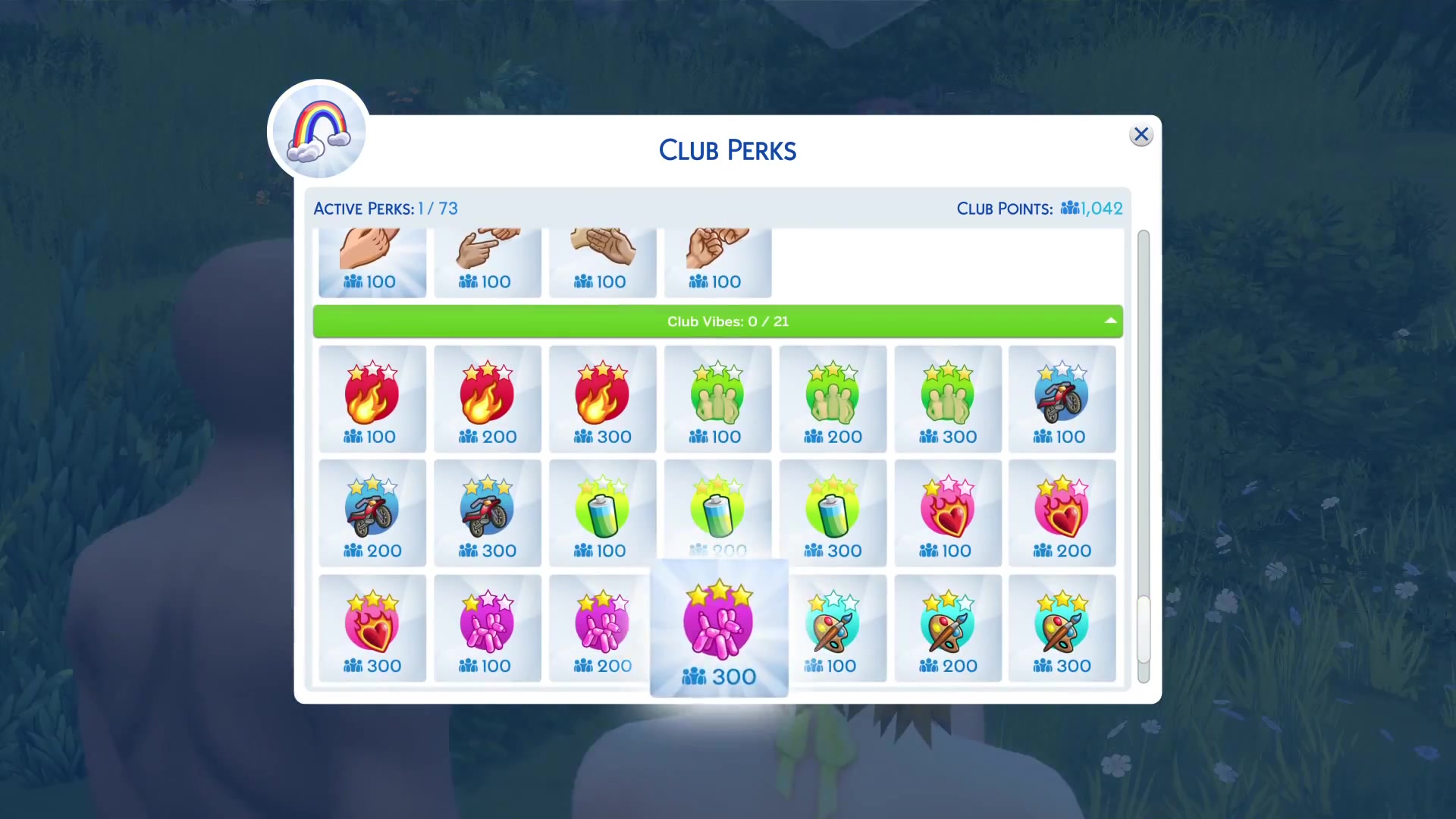The width and height of the screenshot is (1456, 819).
Task: Pick the 100-point green group perk
Action: pyautogui.click(x=717, y=400)
